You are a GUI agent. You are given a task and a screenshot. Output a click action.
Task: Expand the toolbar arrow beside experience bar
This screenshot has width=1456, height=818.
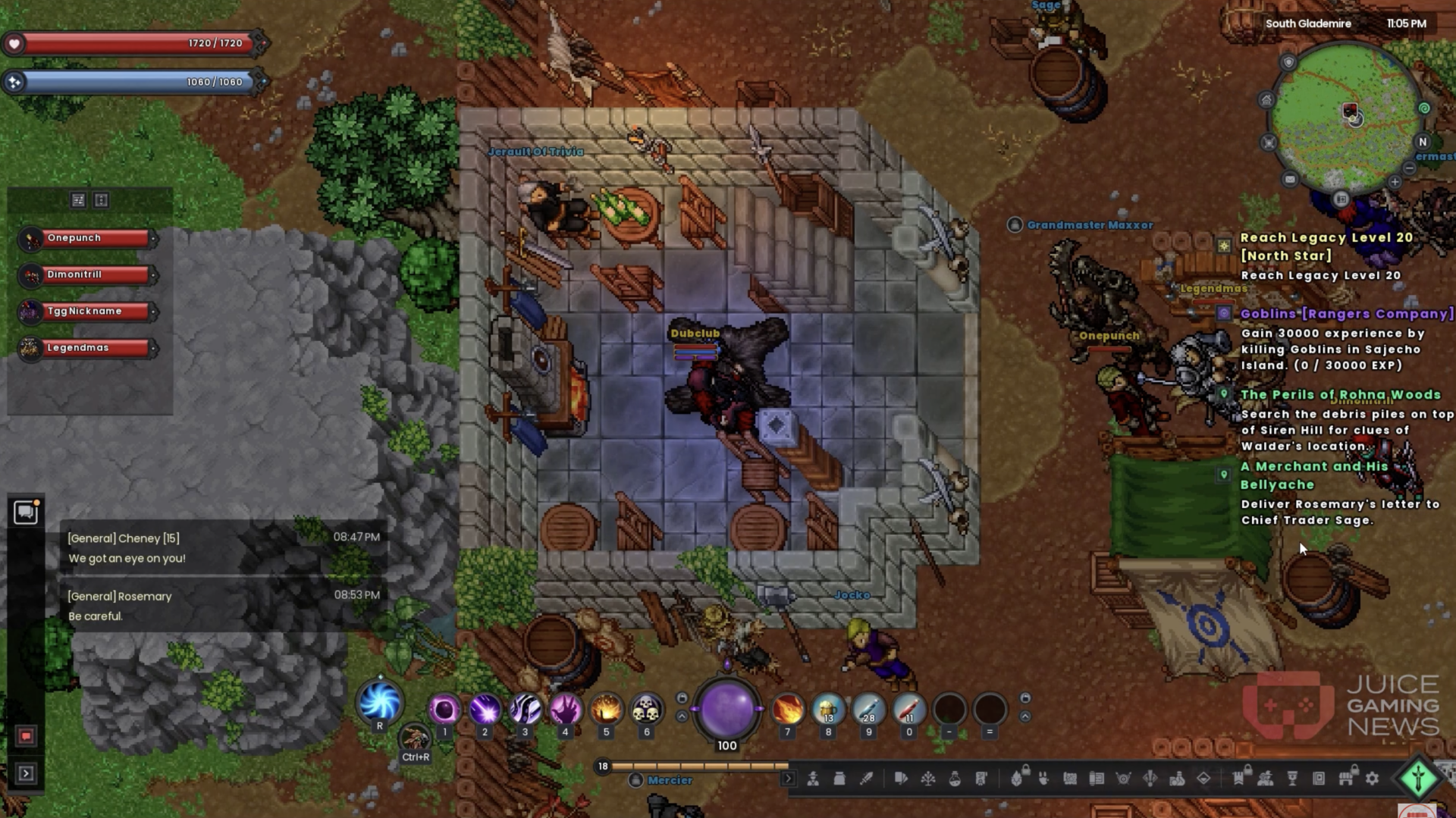point(788,779)
